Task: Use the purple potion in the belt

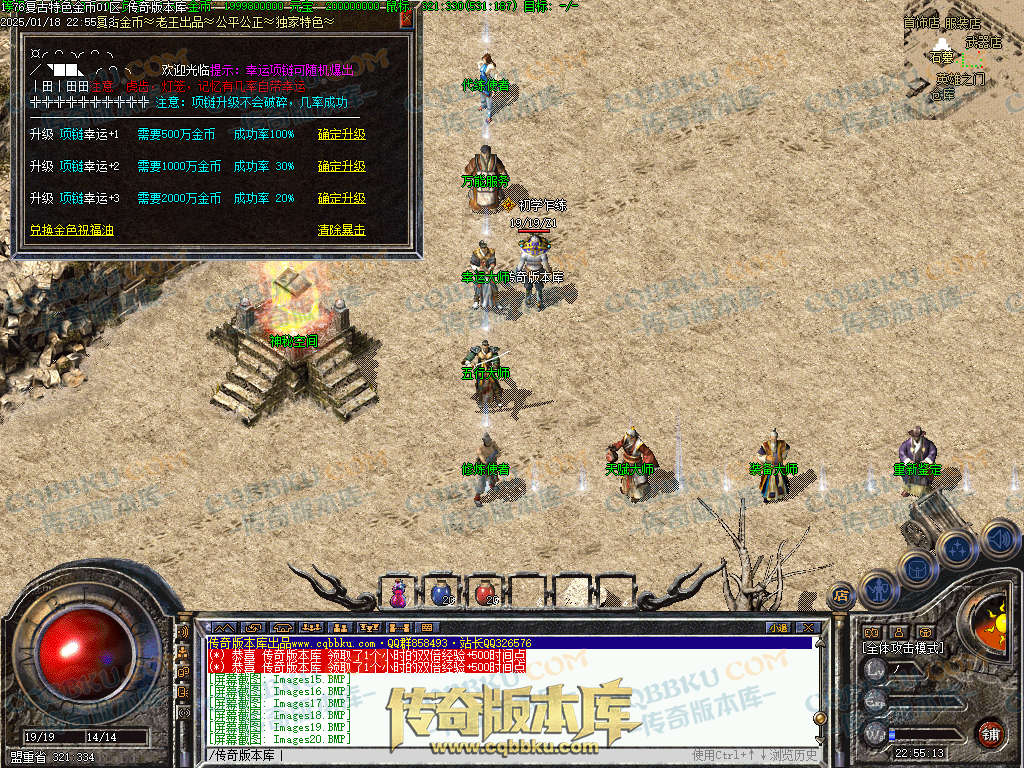Action: pos(398,593)
